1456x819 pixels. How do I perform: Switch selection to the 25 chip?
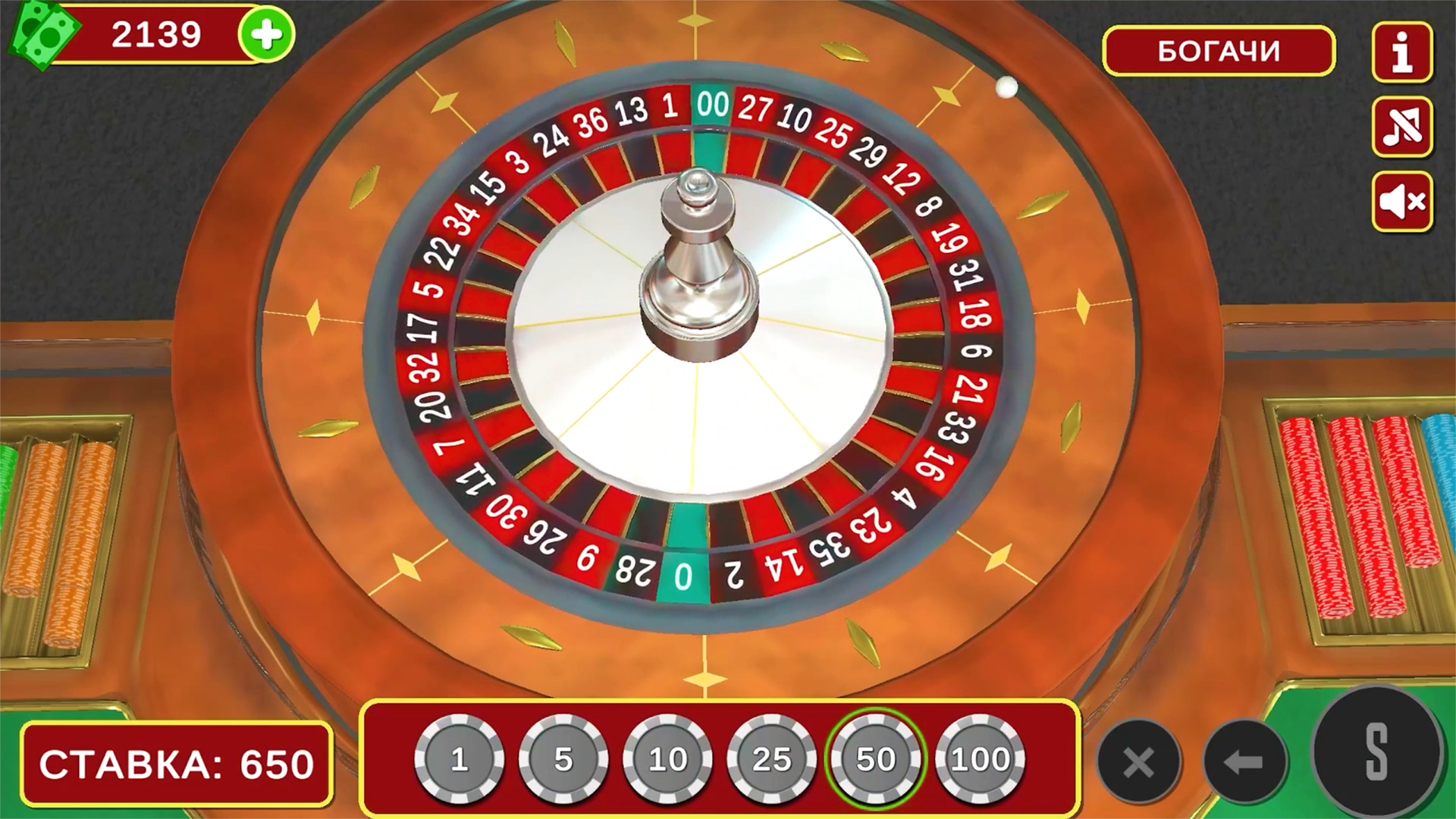[772, 758]
